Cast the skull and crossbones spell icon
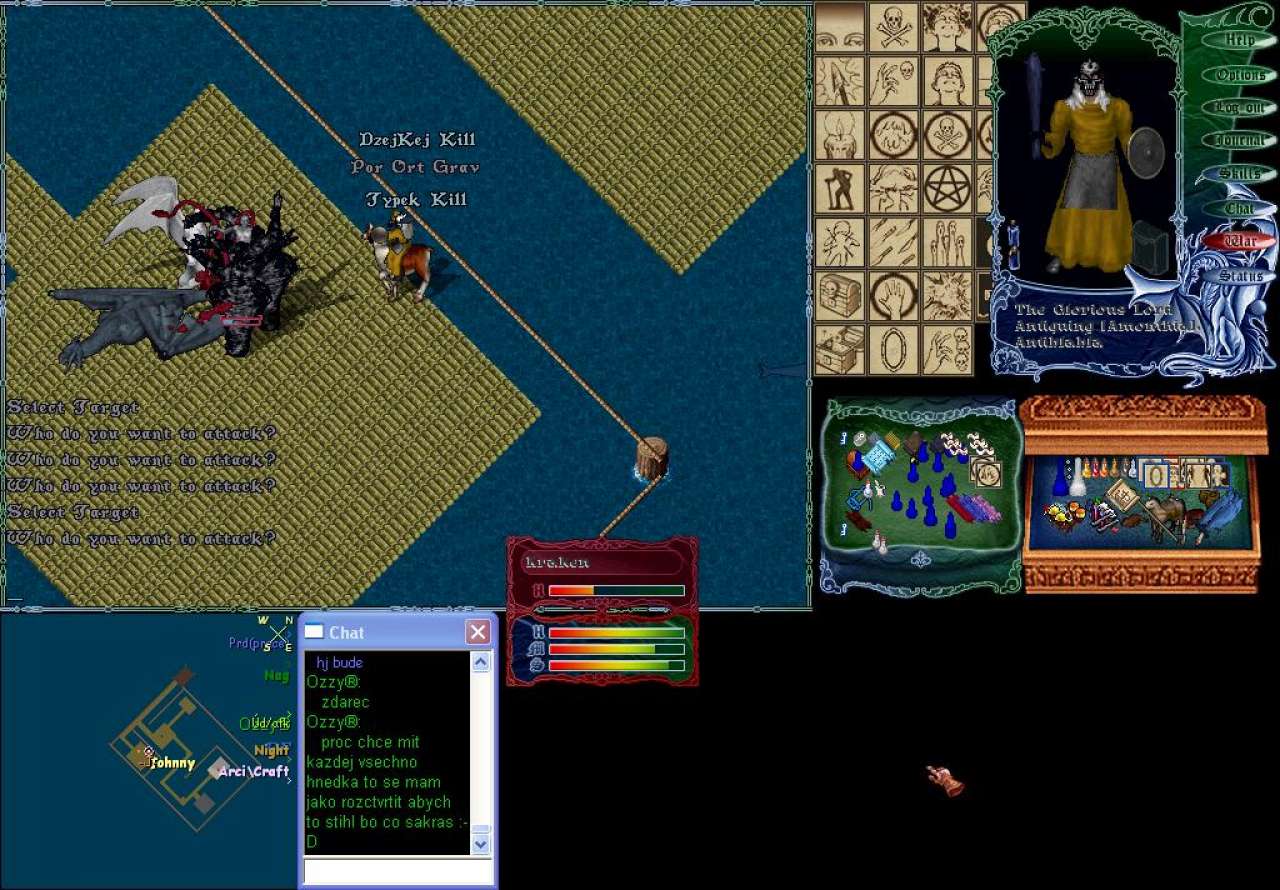This screenshot has width=1280, height=890. (x=893, y=26)
